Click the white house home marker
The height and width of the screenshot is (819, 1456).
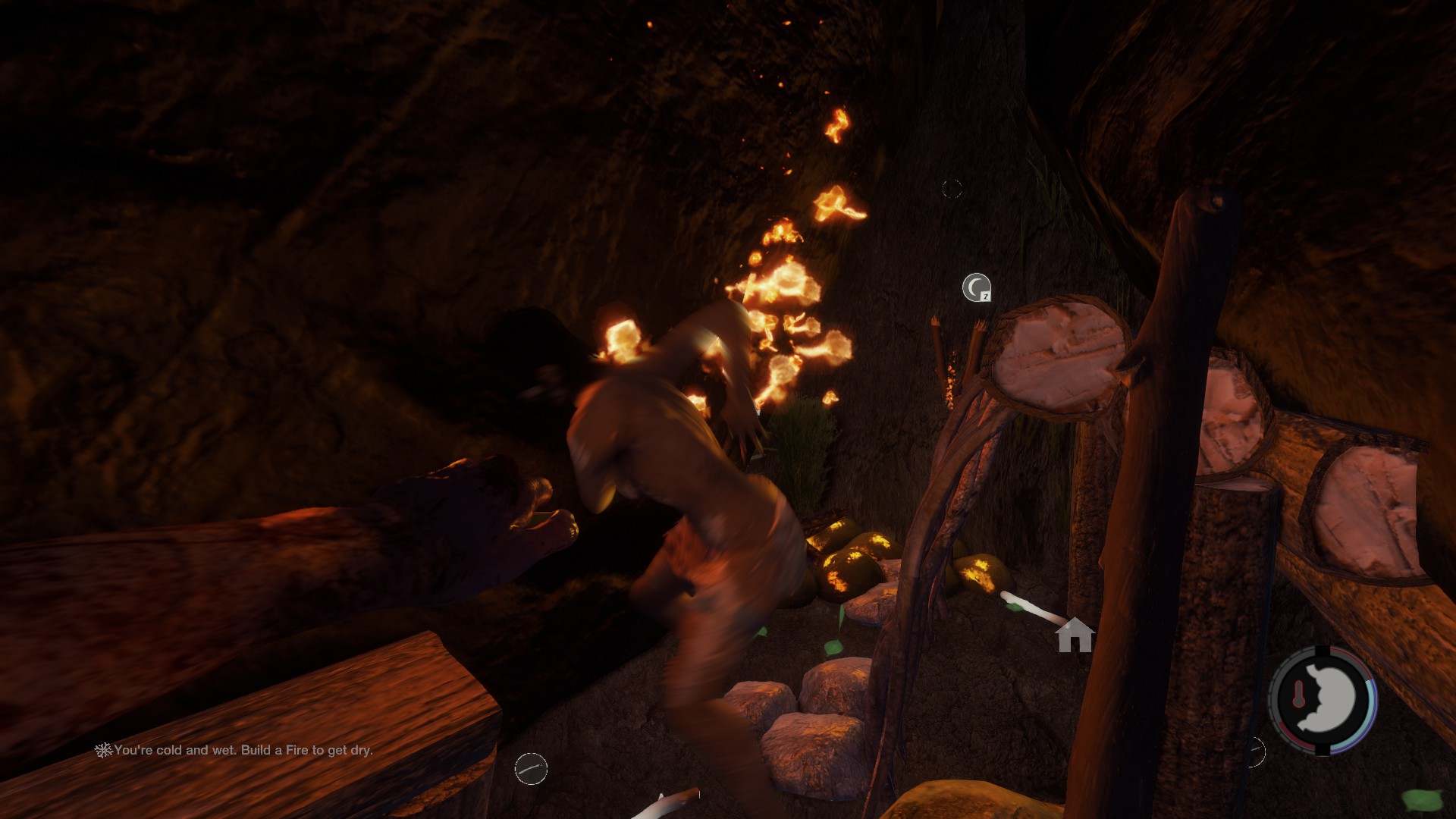(x=1075, y=635)
